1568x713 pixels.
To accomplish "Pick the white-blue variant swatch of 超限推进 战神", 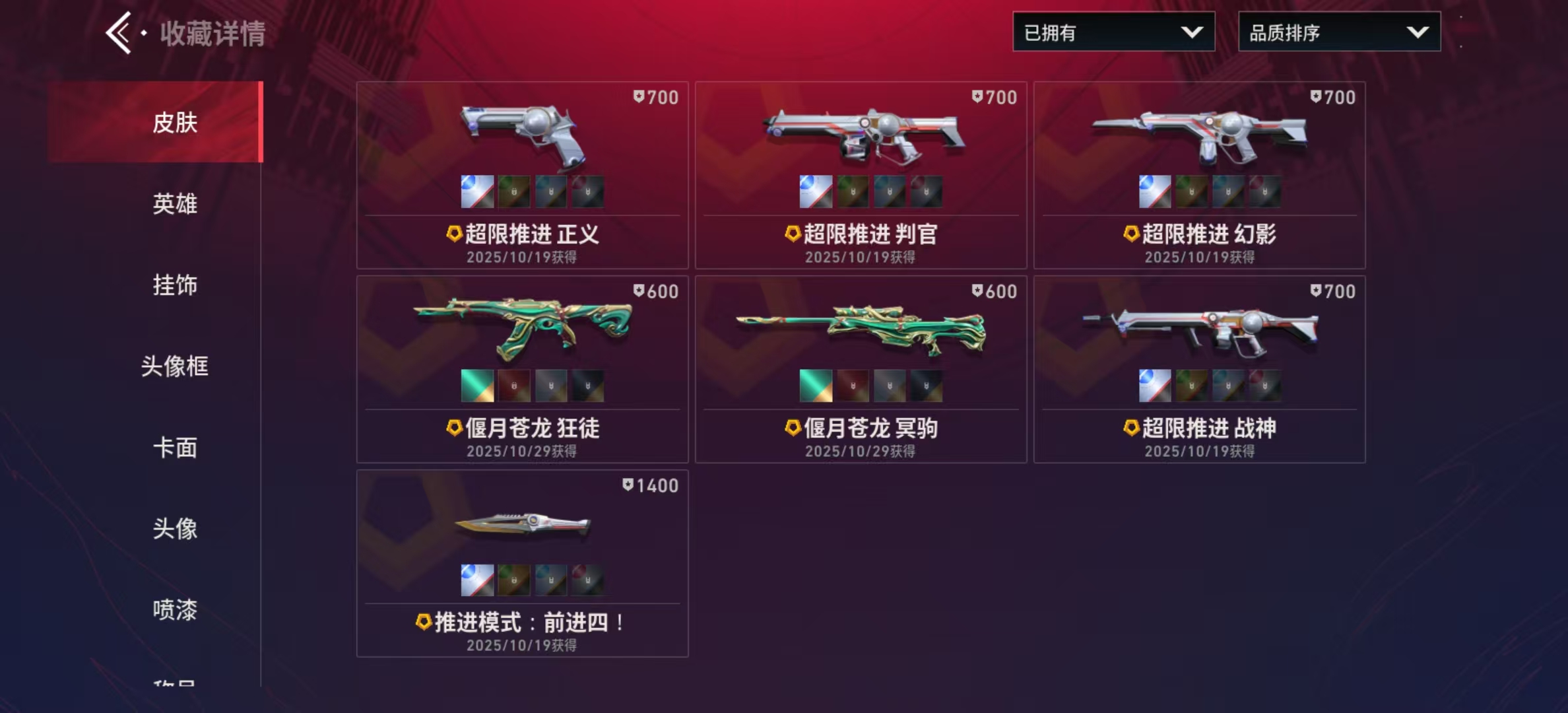I will 1155,386.
